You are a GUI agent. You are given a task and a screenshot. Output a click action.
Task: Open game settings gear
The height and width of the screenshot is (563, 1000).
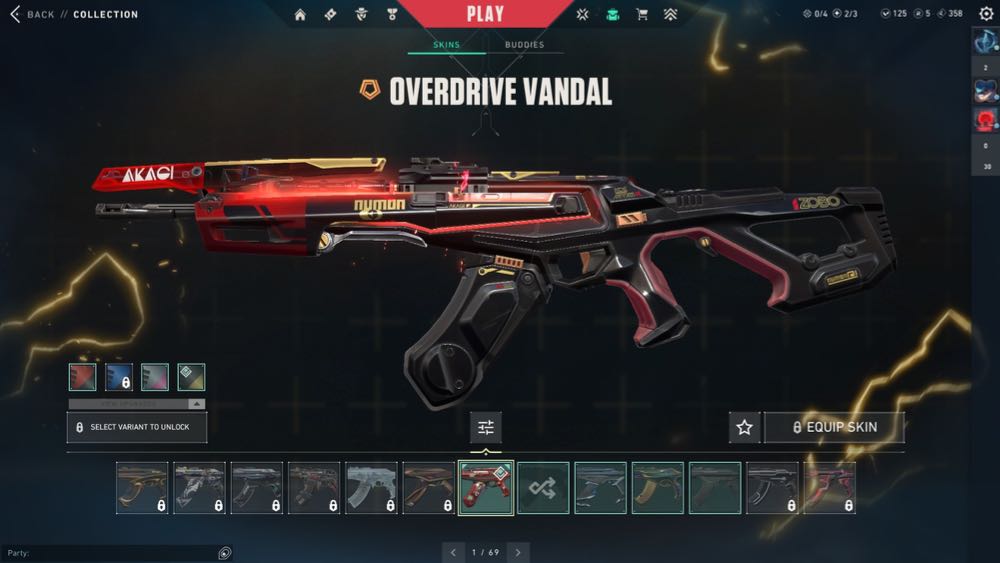(986, 13)
